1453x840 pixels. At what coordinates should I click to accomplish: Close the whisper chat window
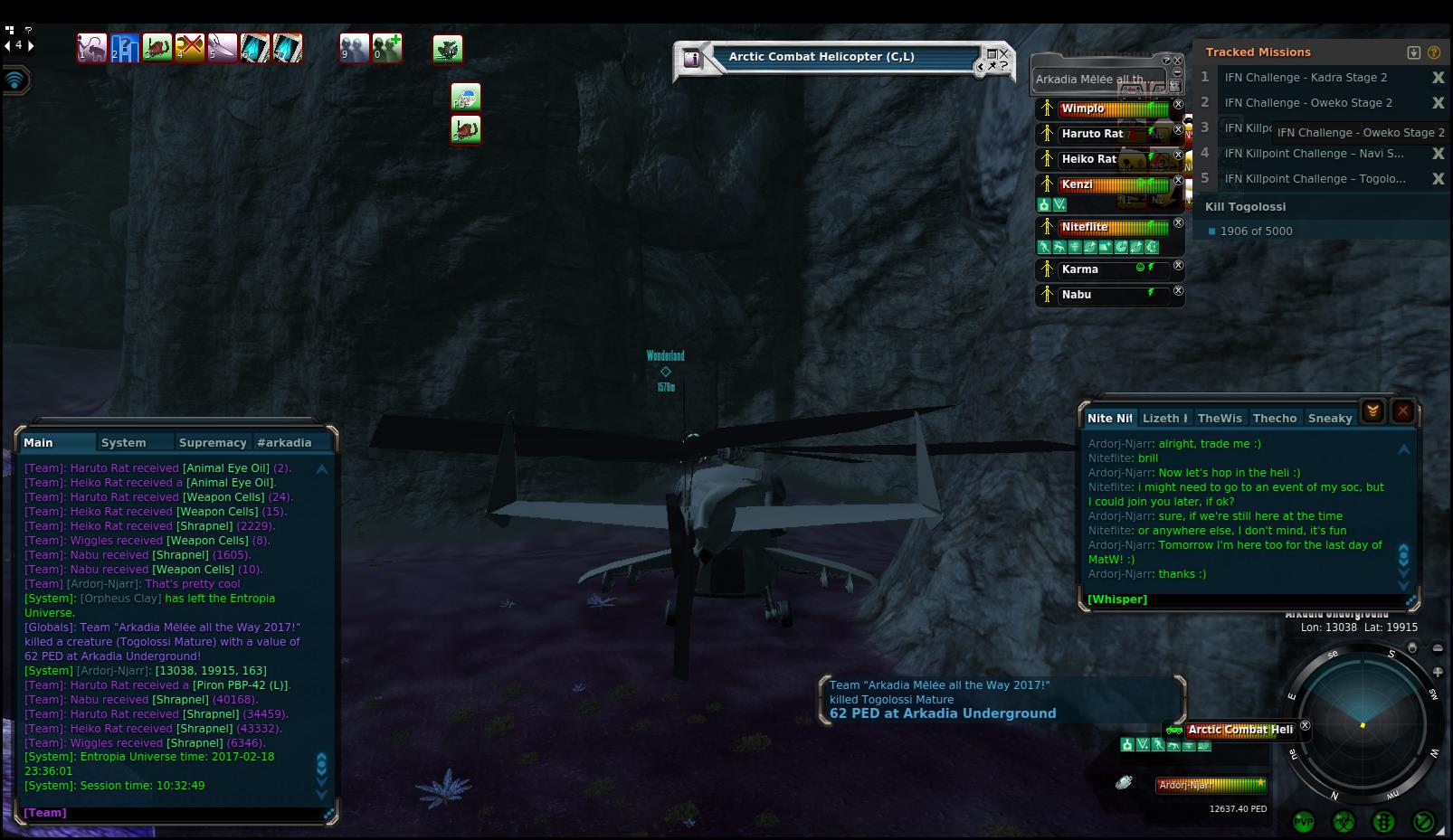pyautogui.click(x=1403, y=411)
